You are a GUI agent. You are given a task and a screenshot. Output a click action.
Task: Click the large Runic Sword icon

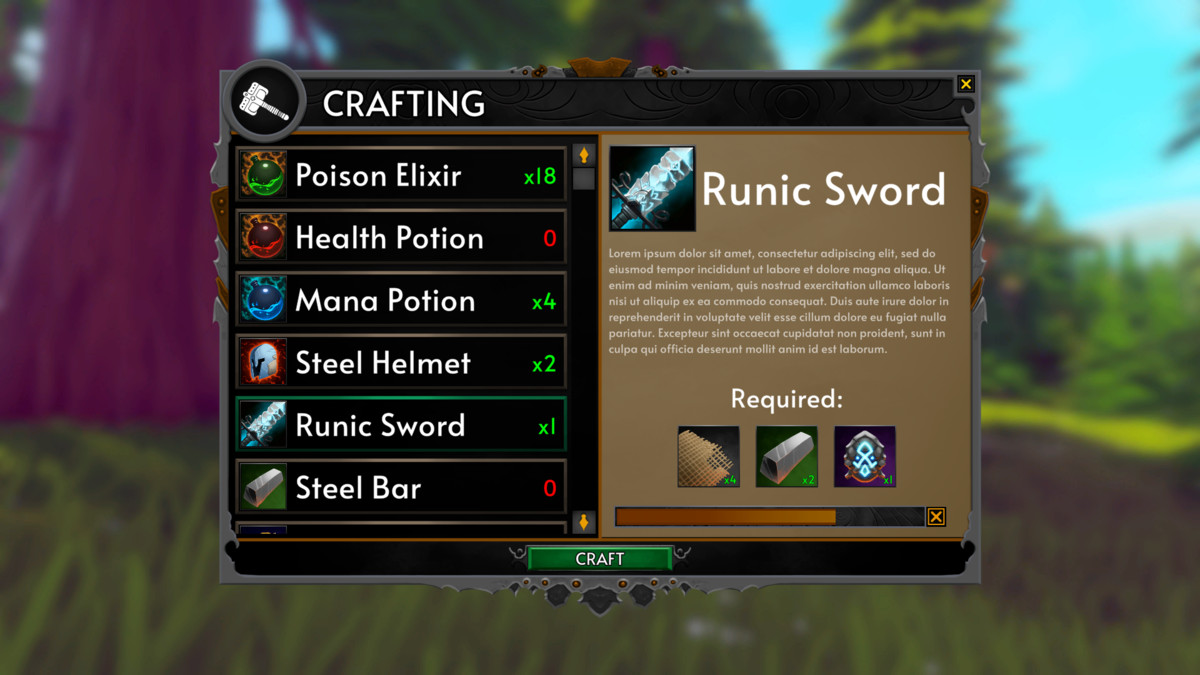point(652,189)
